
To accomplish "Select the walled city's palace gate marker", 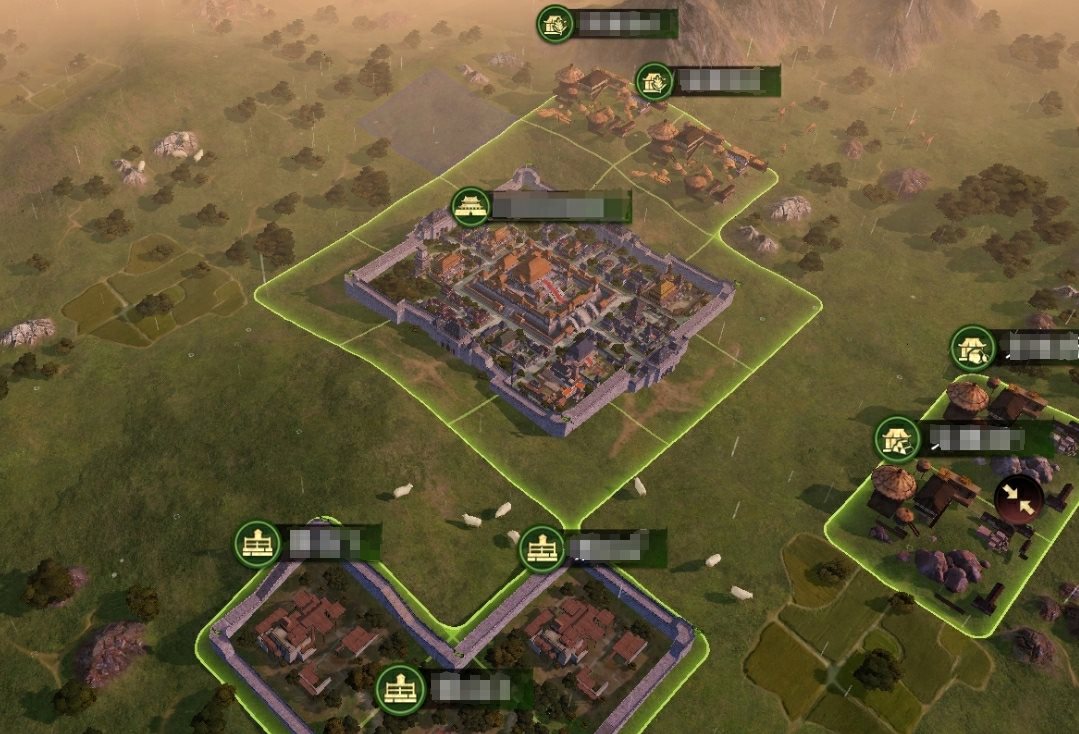I will click(x=471, y=207).
